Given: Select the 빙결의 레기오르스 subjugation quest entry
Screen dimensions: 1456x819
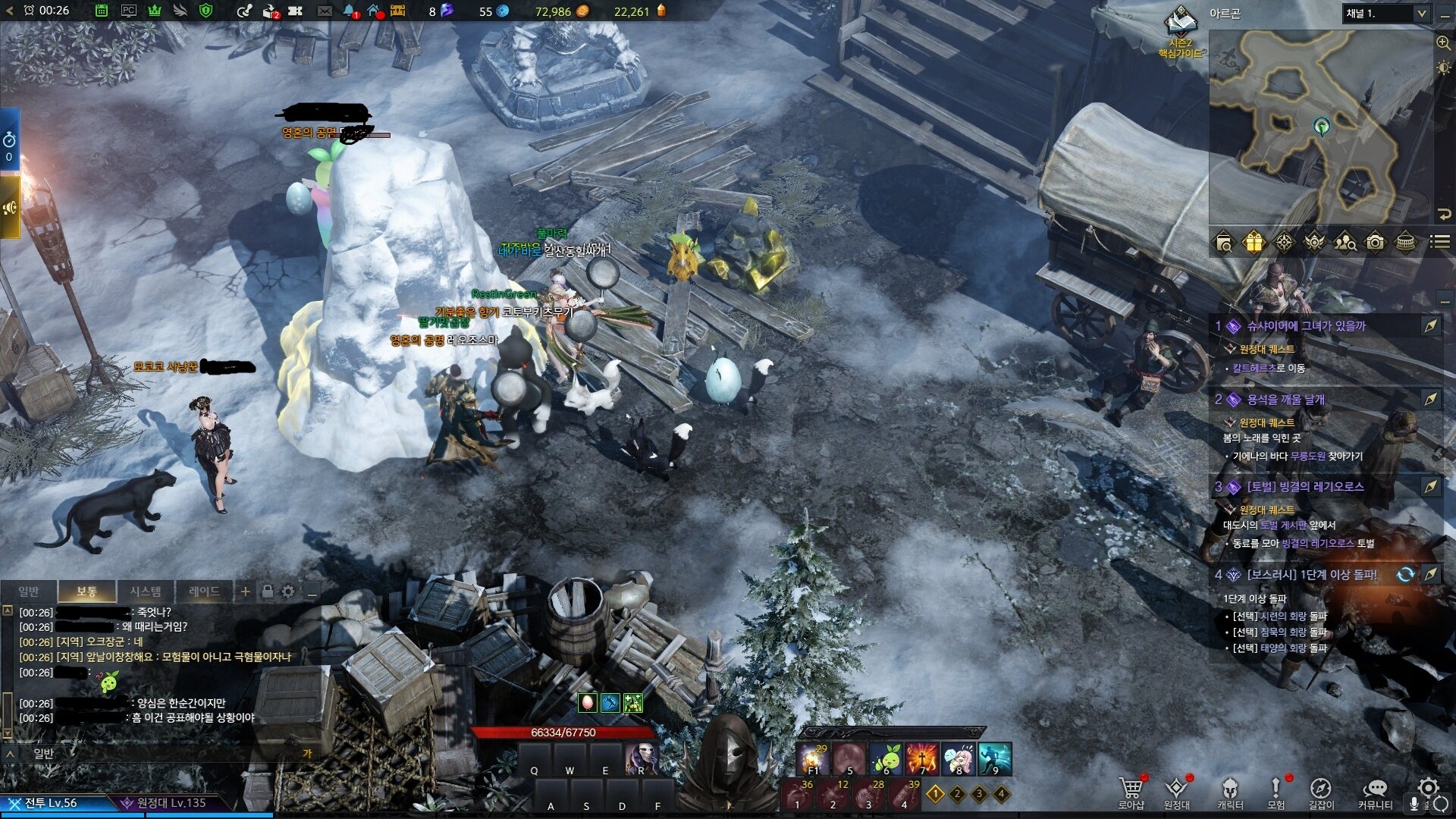Looking at the screenshot, I should pos(1304,487).
